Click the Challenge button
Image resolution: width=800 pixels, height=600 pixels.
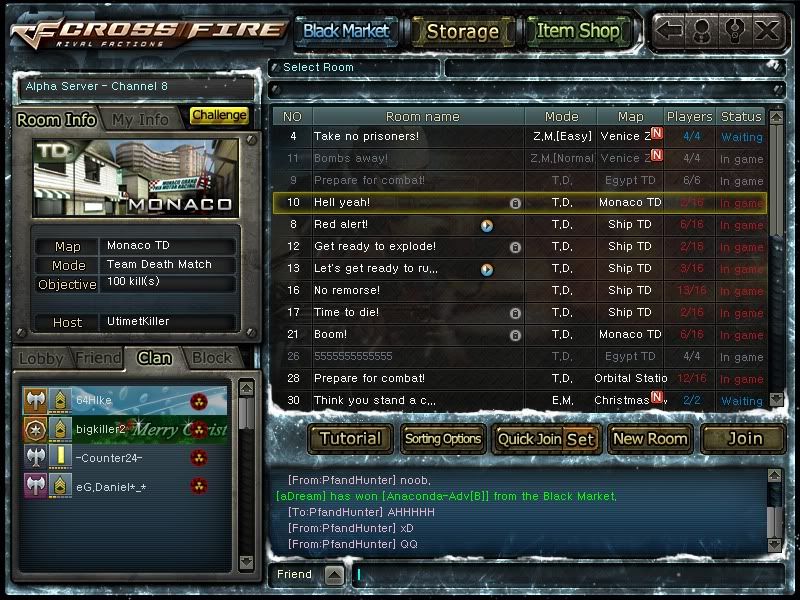219,116
